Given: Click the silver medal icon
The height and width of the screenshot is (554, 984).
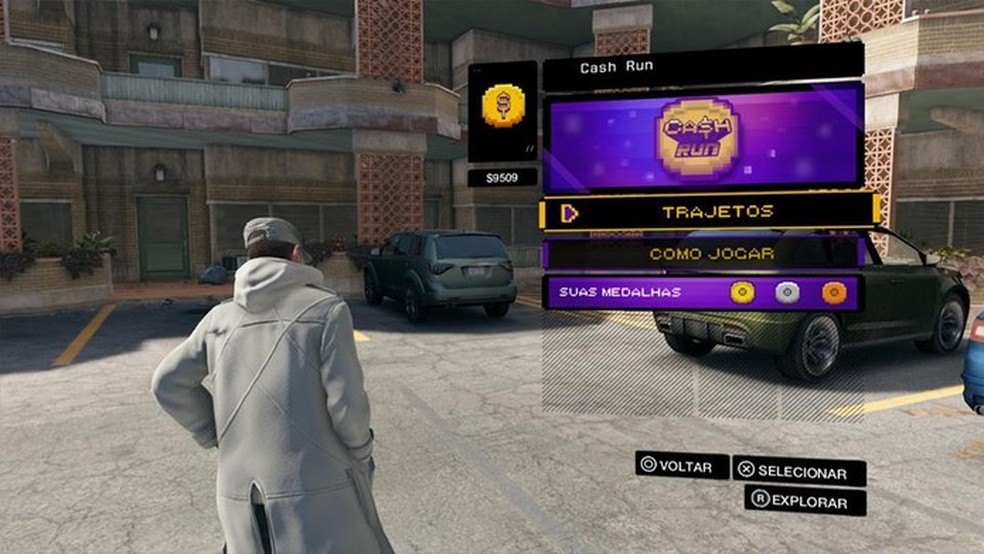Looking at the screenshot, I should [787, 292].
